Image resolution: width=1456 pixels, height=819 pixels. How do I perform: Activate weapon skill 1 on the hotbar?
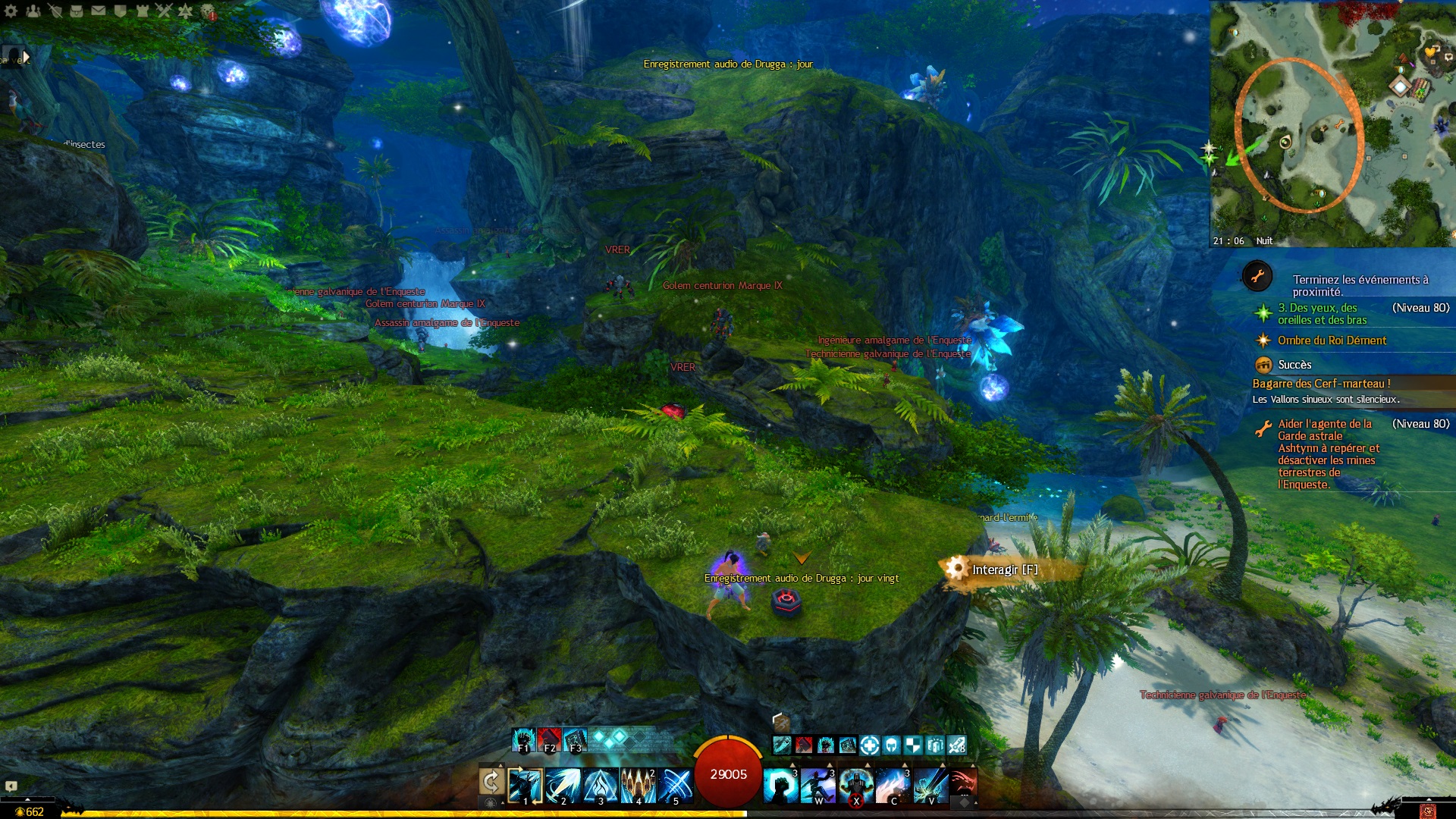[x=526, y=785]
